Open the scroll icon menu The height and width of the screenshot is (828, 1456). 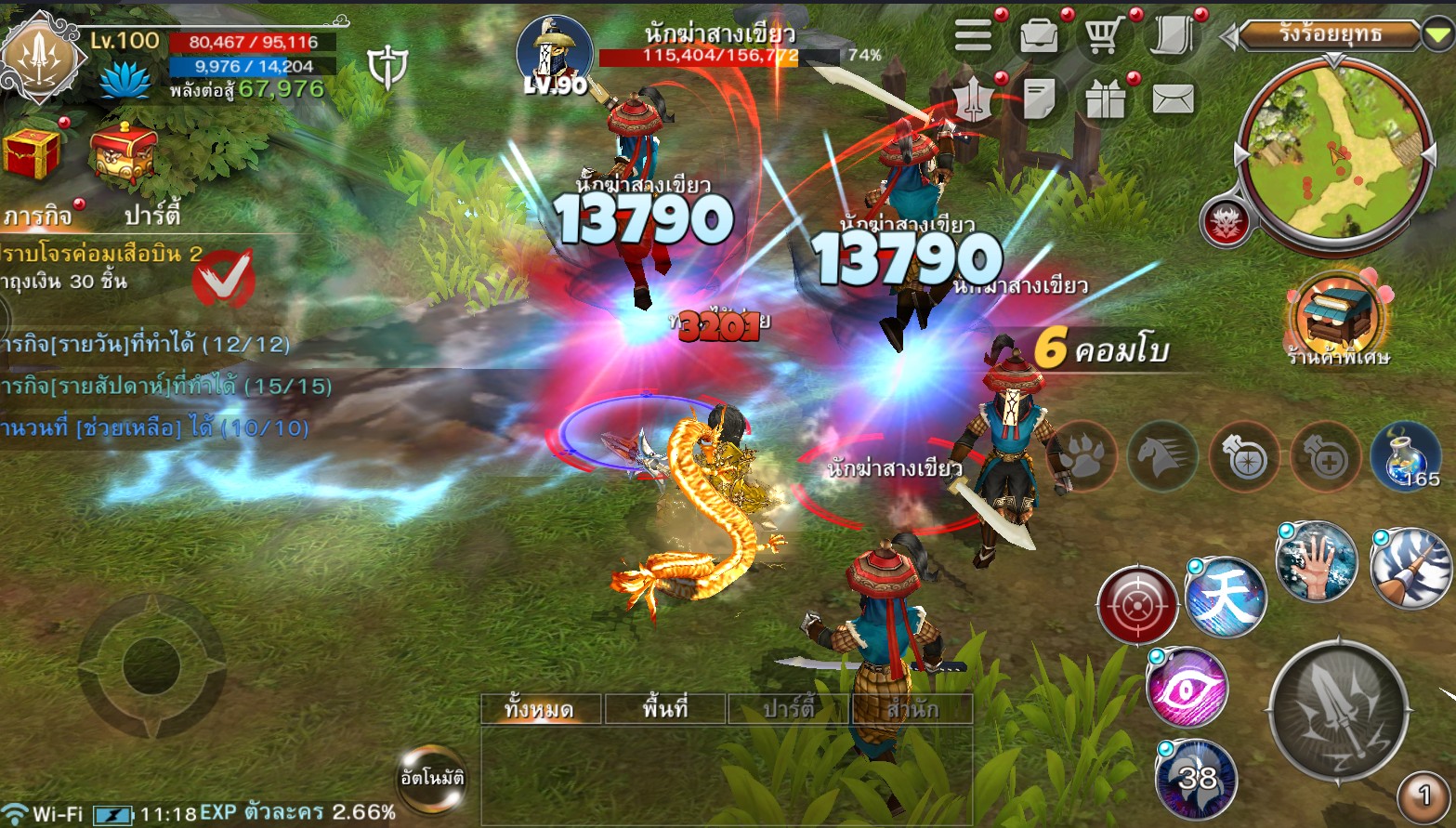click(1173, 36)
